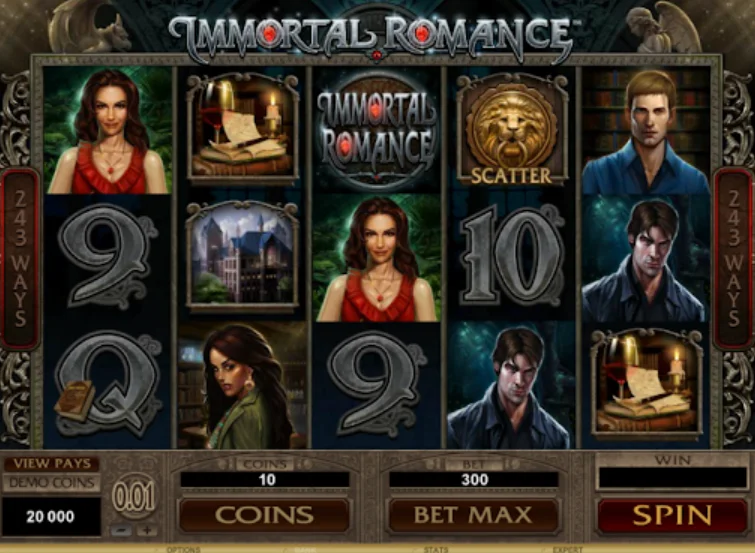Select the COINS button
The width and height of the screenshot is (755, 553).
pyautogui.click(x=264, y=516)
